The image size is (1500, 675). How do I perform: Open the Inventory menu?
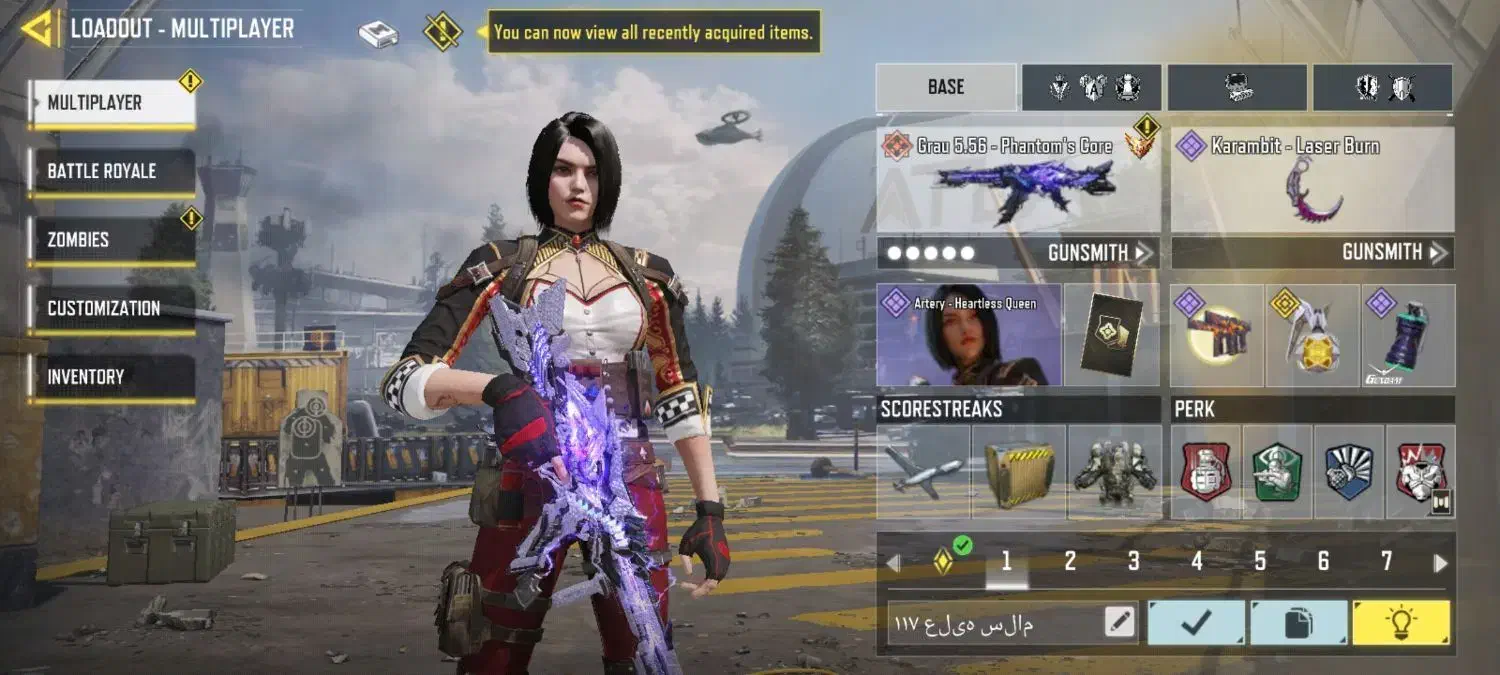(111, 377)
